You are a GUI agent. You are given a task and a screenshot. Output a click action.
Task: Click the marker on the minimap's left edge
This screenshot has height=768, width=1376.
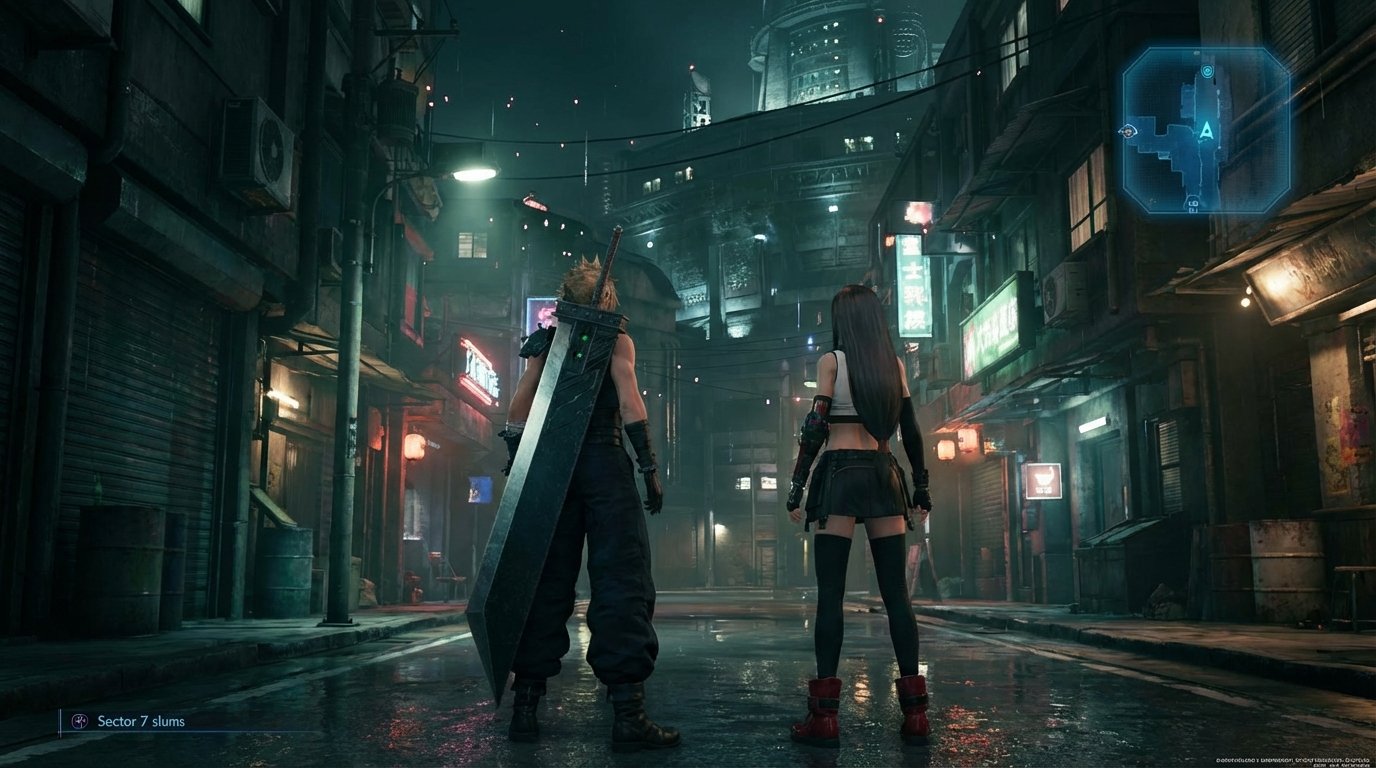click(1128, 132)
